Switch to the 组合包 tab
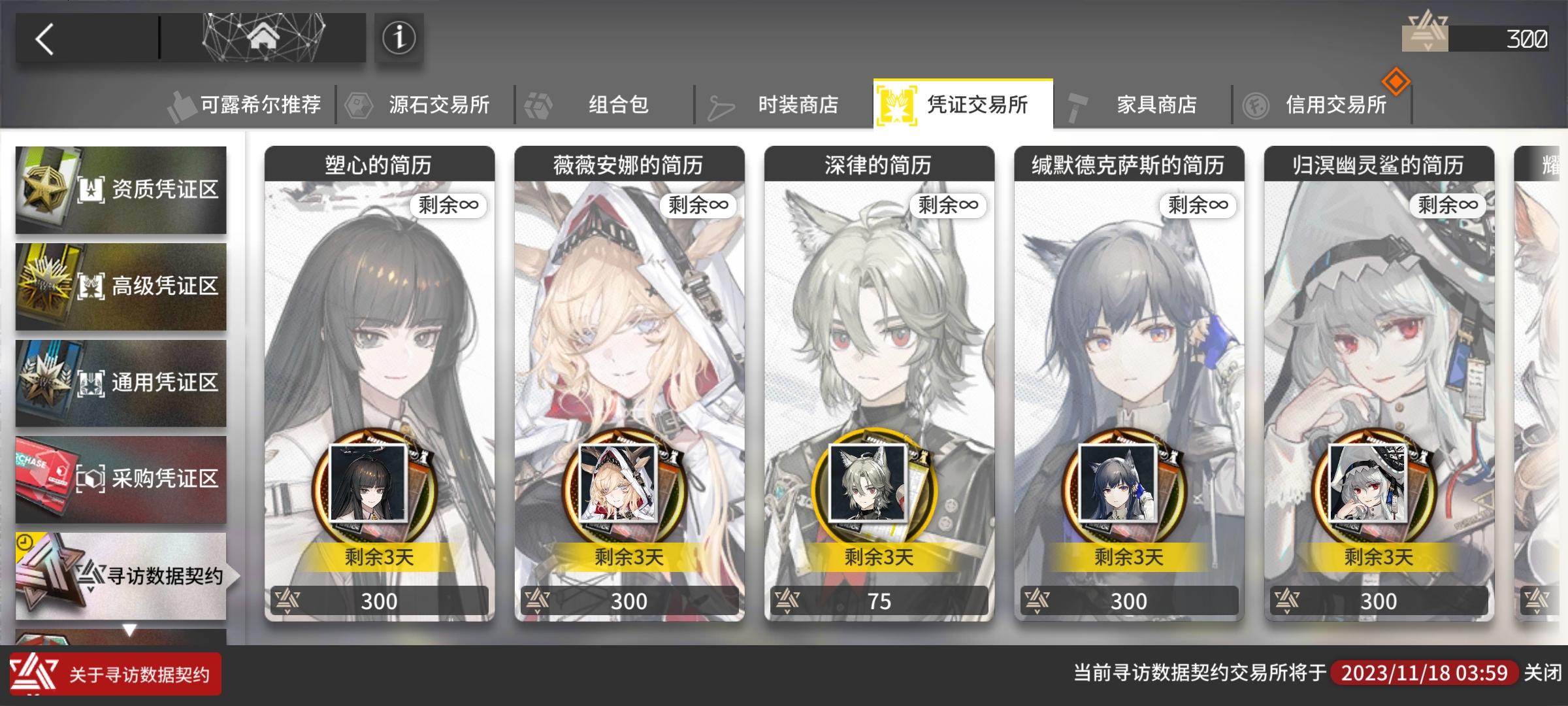The height and width of the screenshot is (706, 1568). point(617,105)
